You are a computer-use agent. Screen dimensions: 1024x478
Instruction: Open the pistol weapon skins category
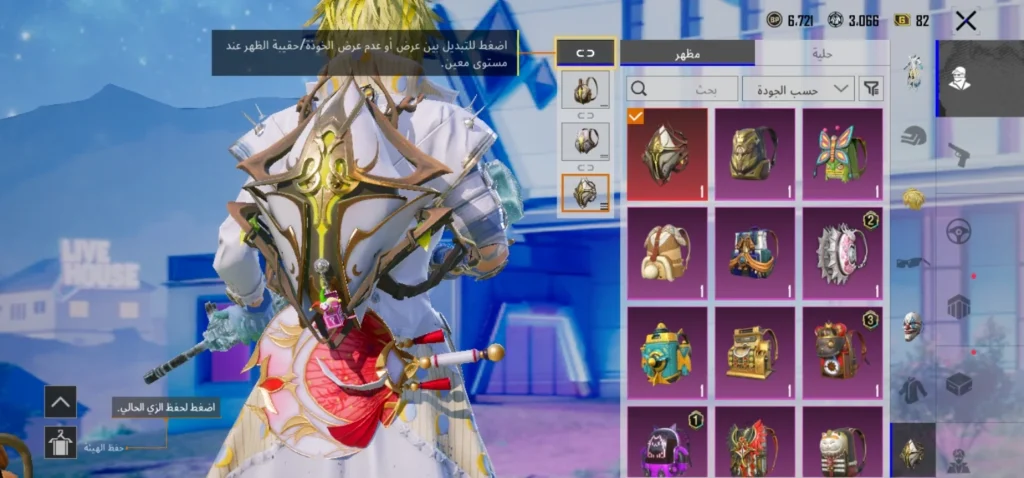(x=959, y=153)
